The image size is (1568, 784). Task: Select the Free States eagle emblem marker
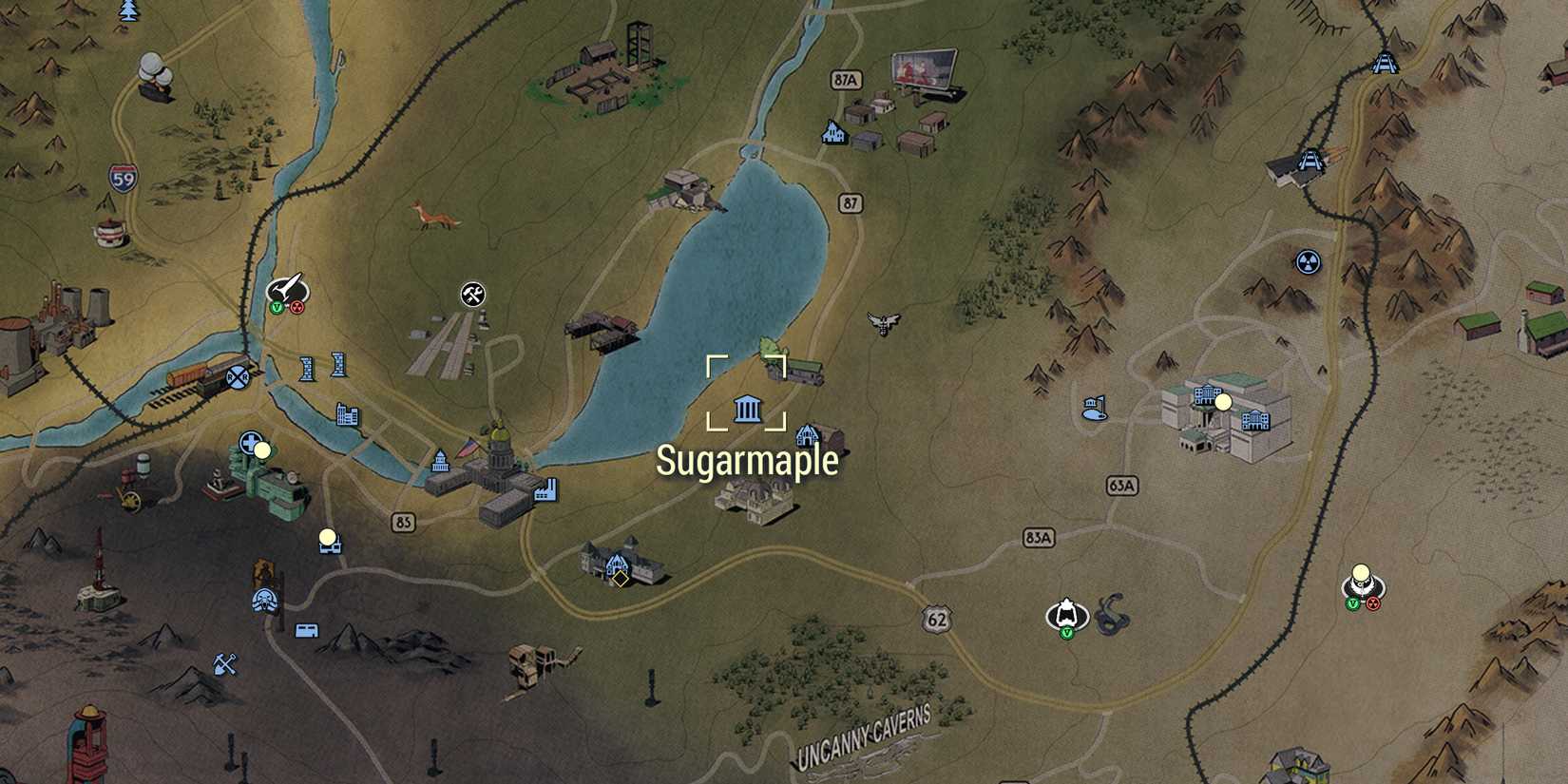click(883, 321)
